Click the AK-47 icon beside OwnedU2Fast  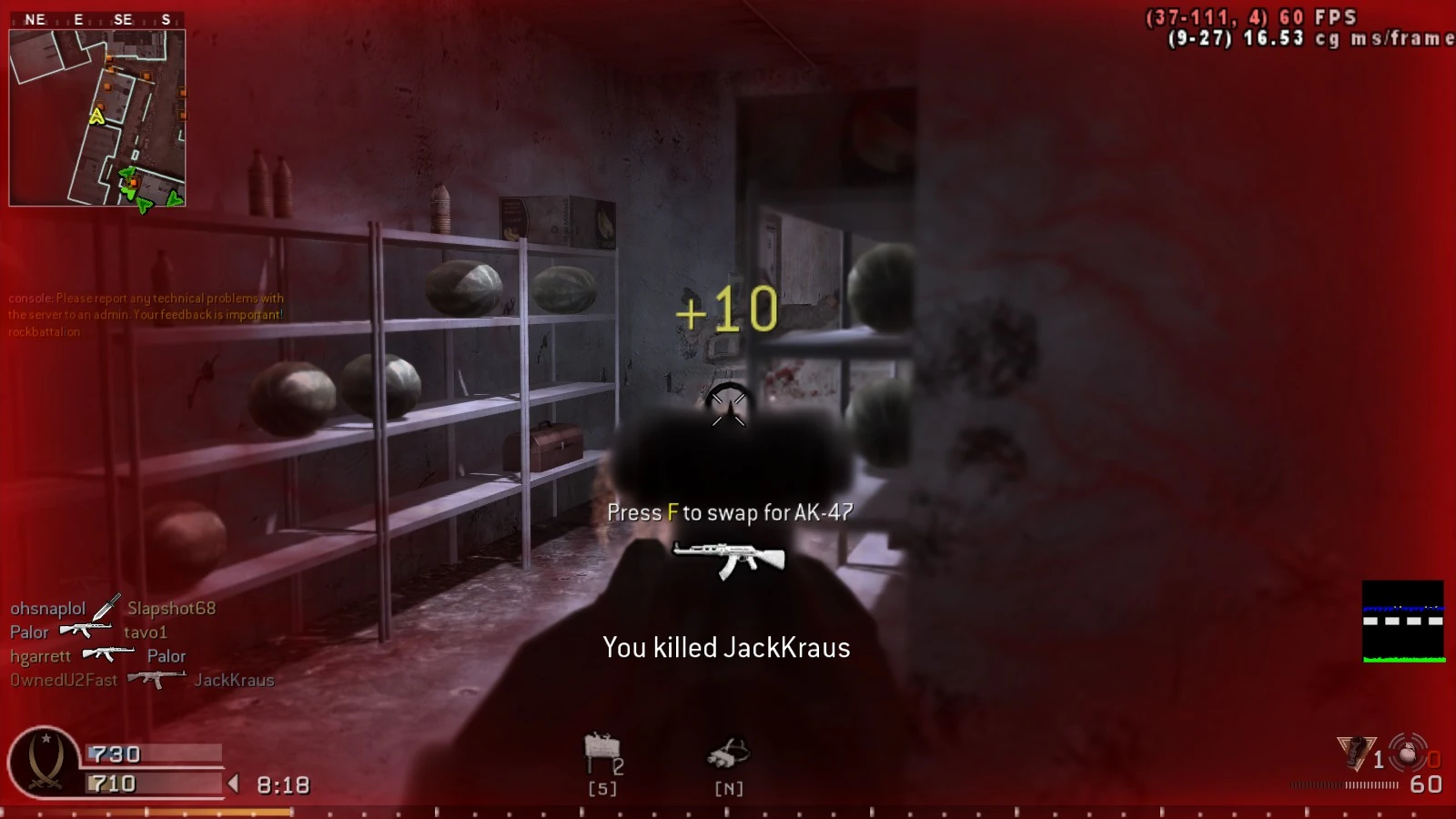tap(156, 681)
